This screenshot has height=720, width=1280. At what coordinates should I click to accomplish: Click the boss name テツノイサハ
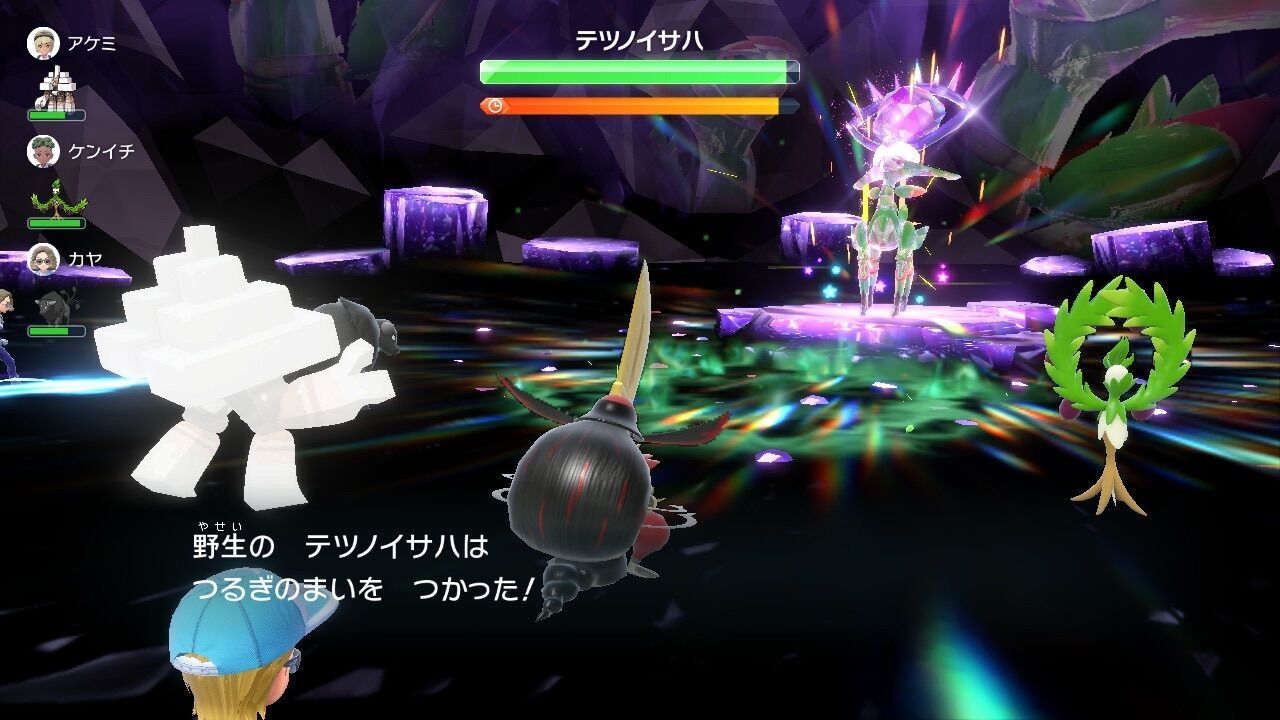(x=640, y=40)
